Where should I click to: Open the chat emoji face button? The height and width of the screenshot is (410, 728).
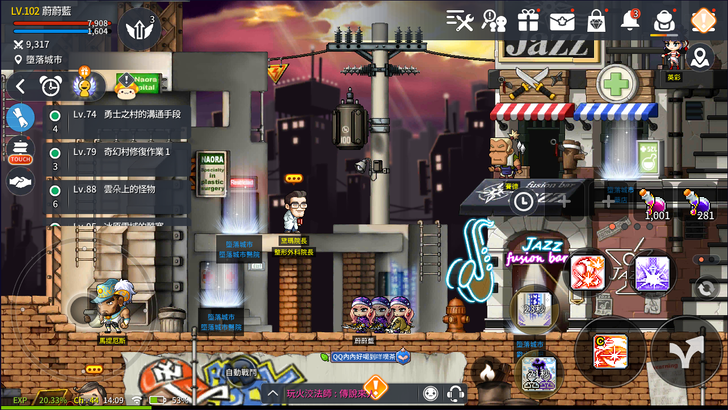click(430, 394)
